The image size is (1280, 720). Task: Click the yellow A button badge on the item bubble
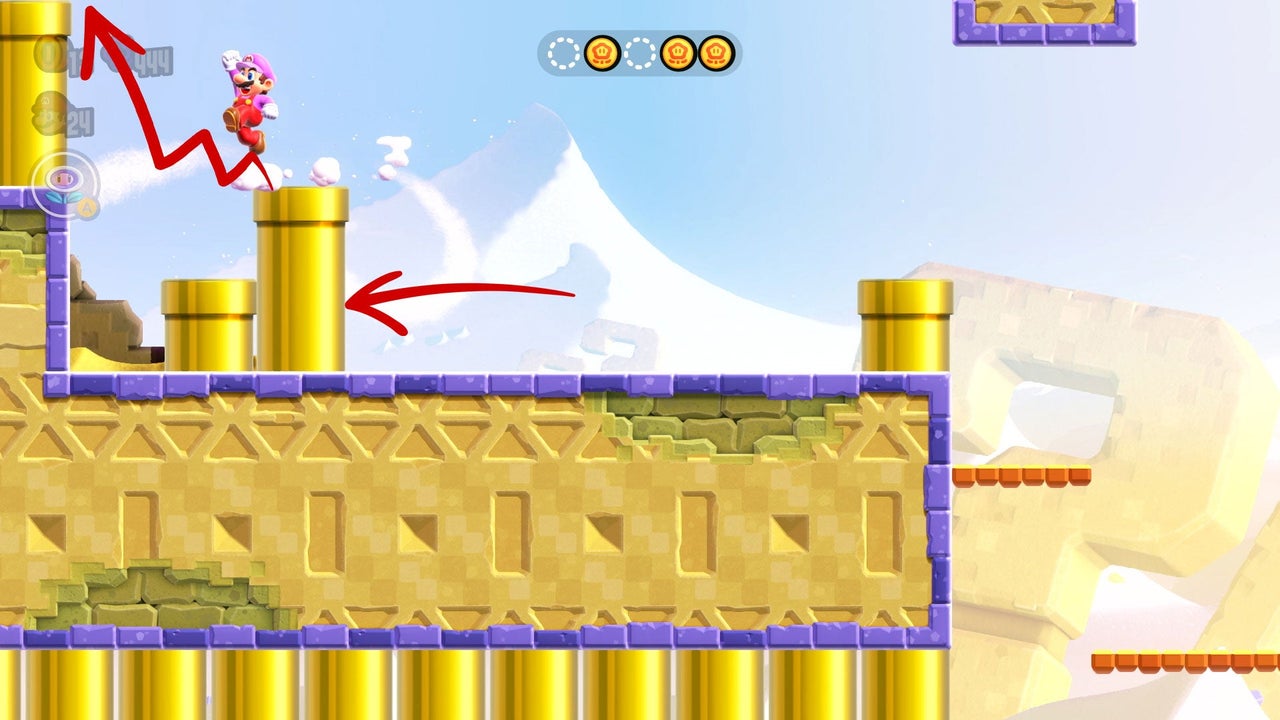point(88,205)
